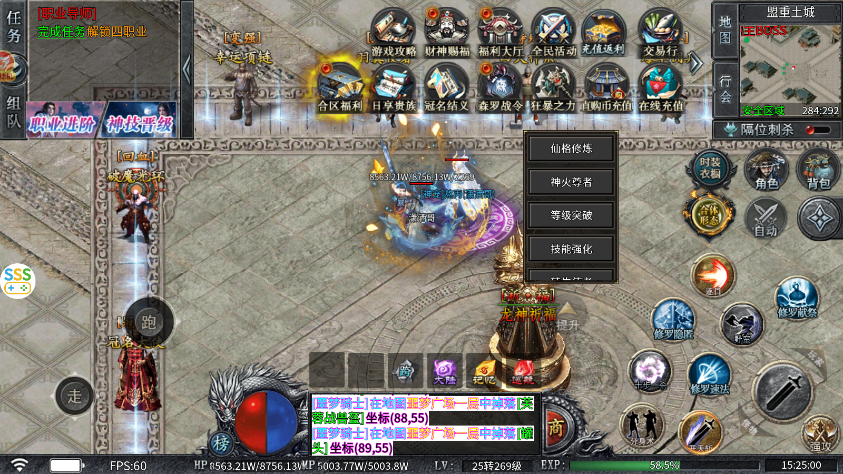
Task: Select the 等级突破 menu entry
Action: (571, 215)
